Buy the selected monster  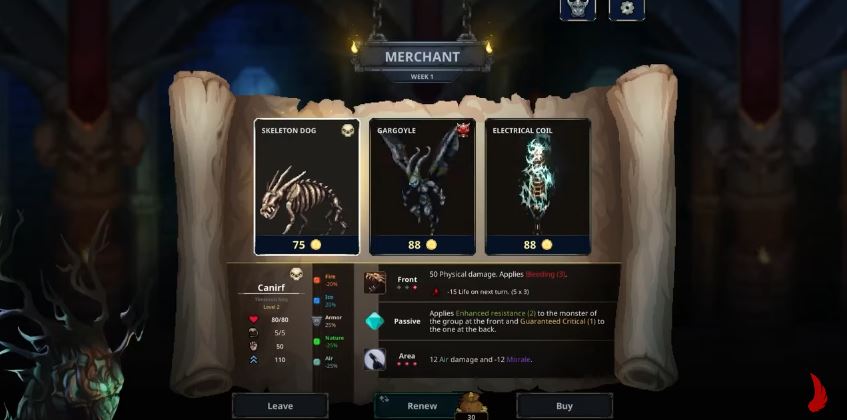[564, 406]
